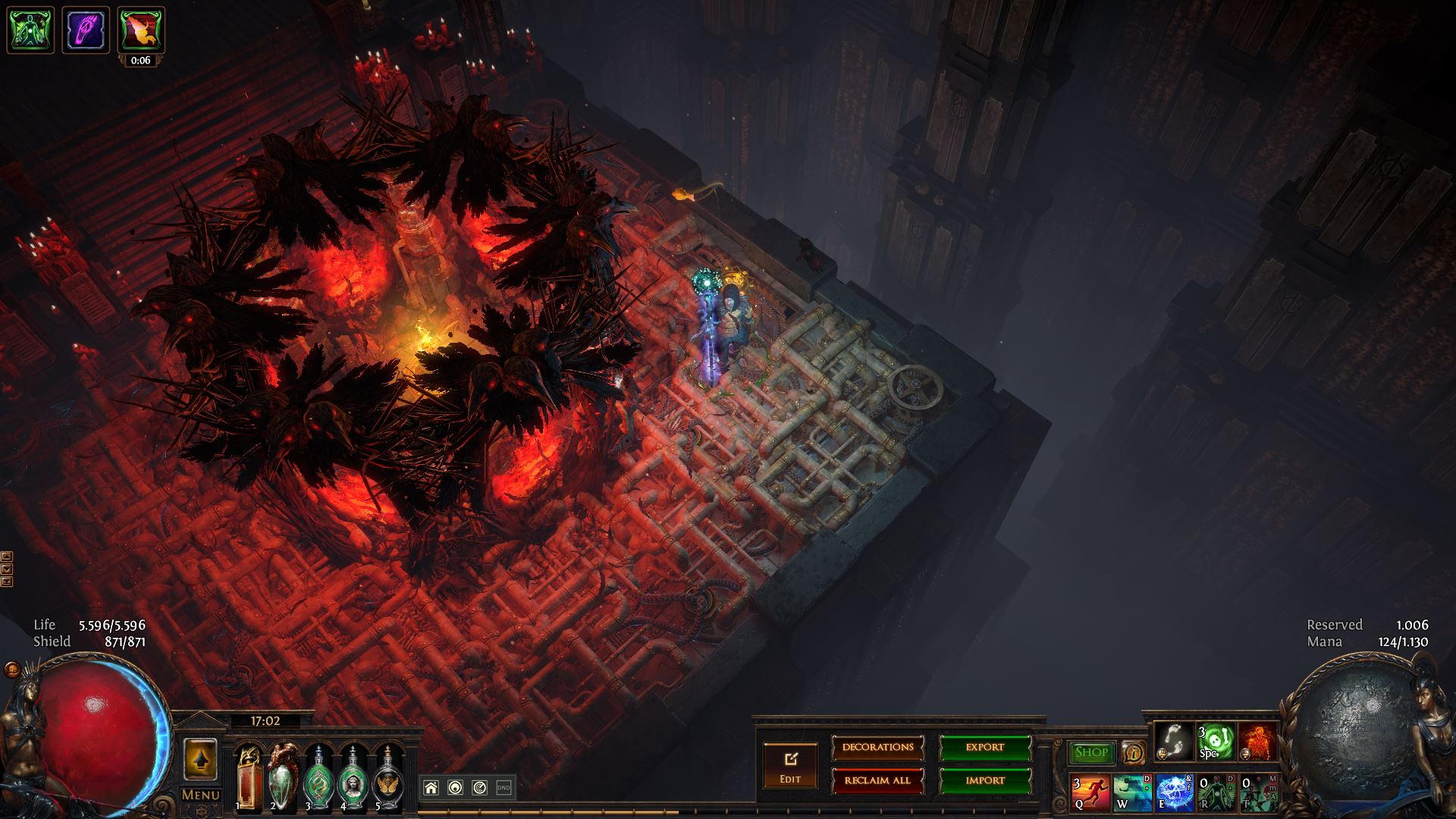Screen dimensions: 1456x819
Task: Click the golden level-up arrow button
Action: 201,759
